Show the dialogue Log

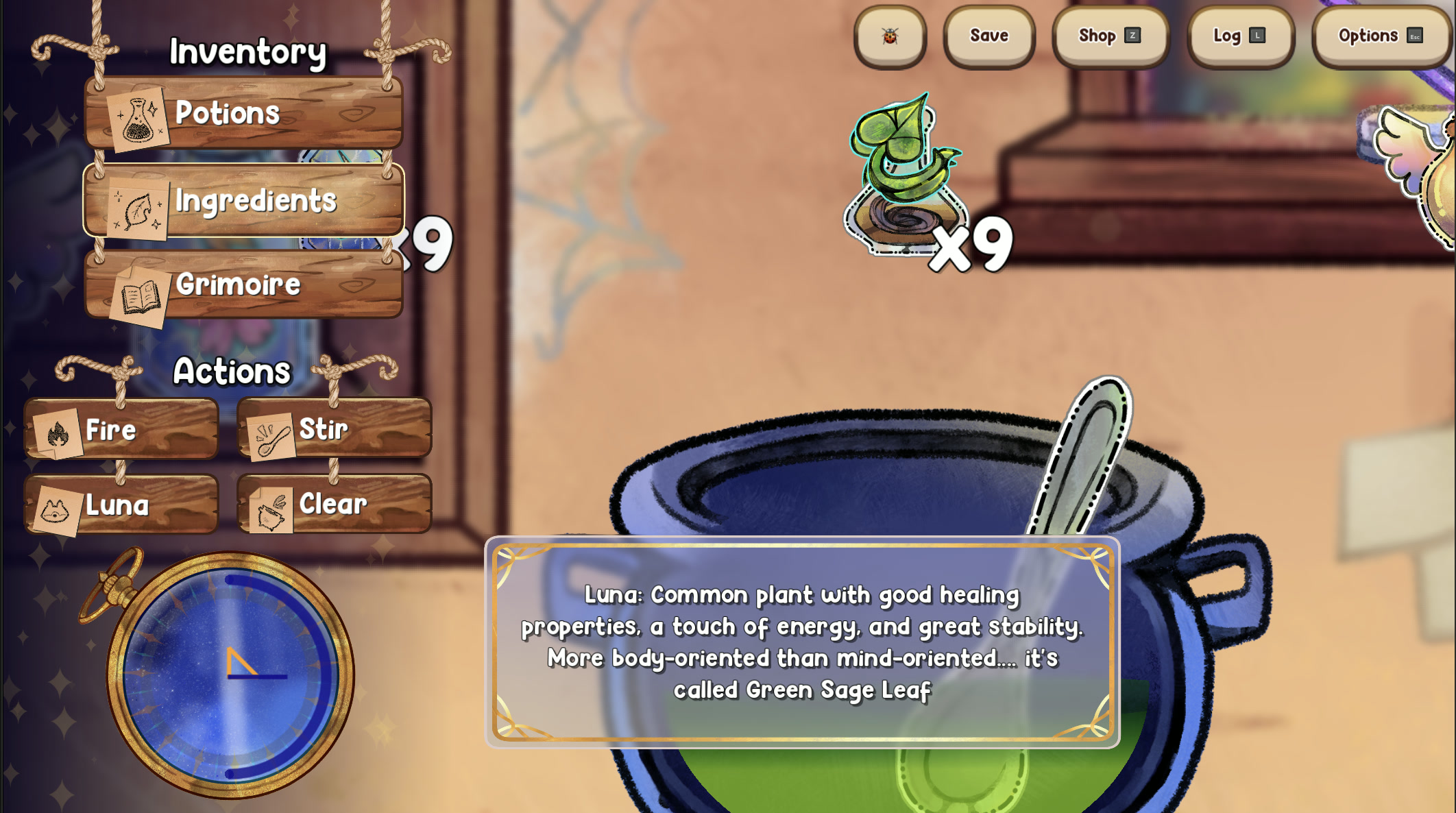tap(1239, 36)
